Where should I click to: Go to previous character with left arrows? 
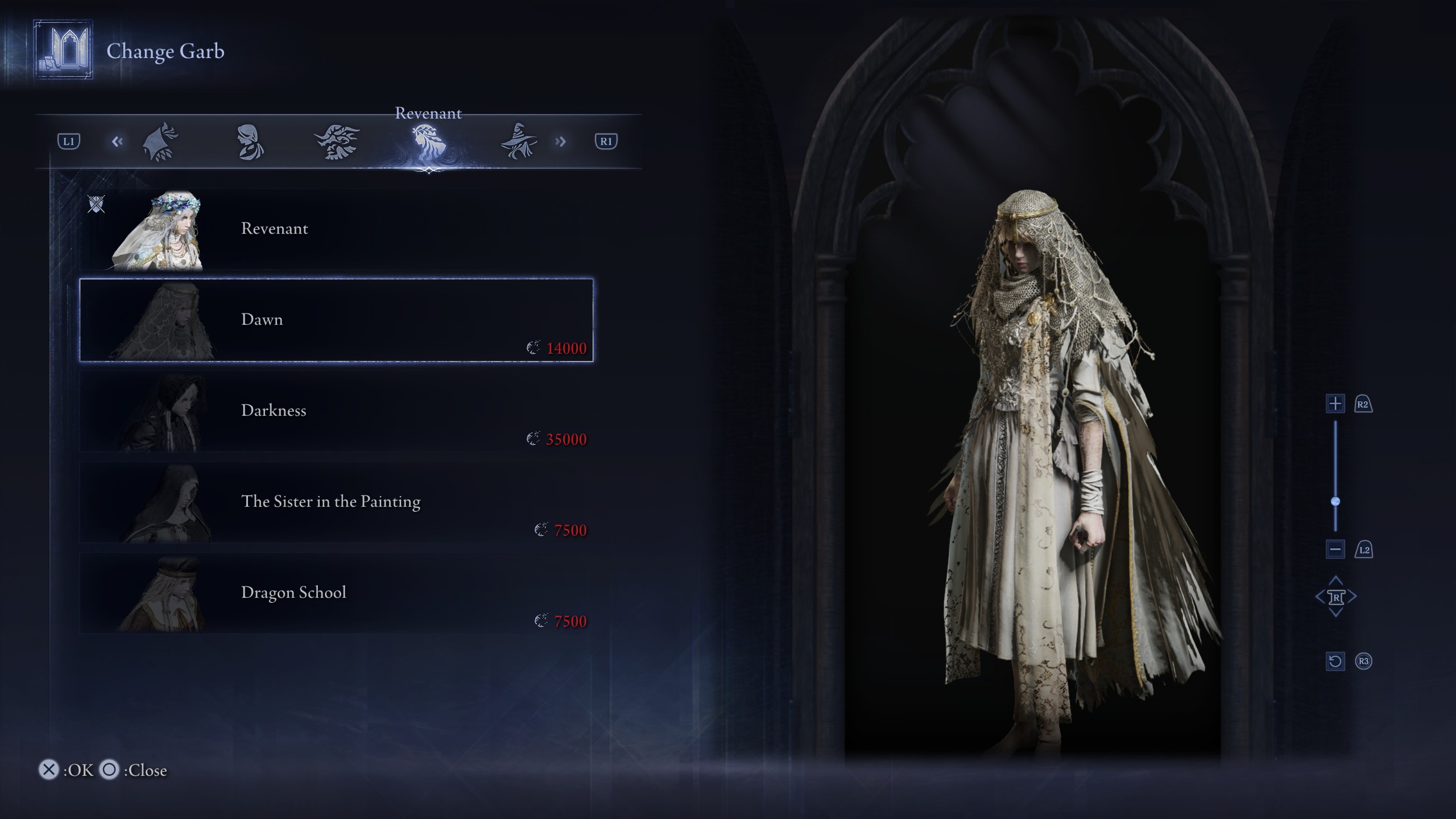point(117,142)
